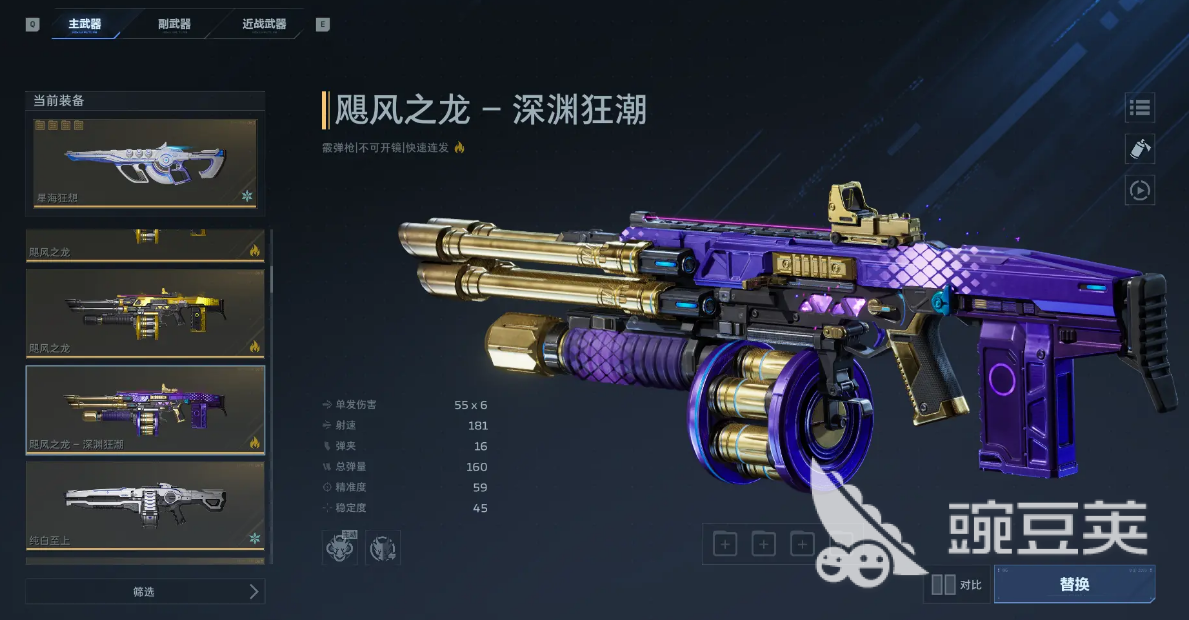Open the 筛选 filter panel

click(145, 591)
